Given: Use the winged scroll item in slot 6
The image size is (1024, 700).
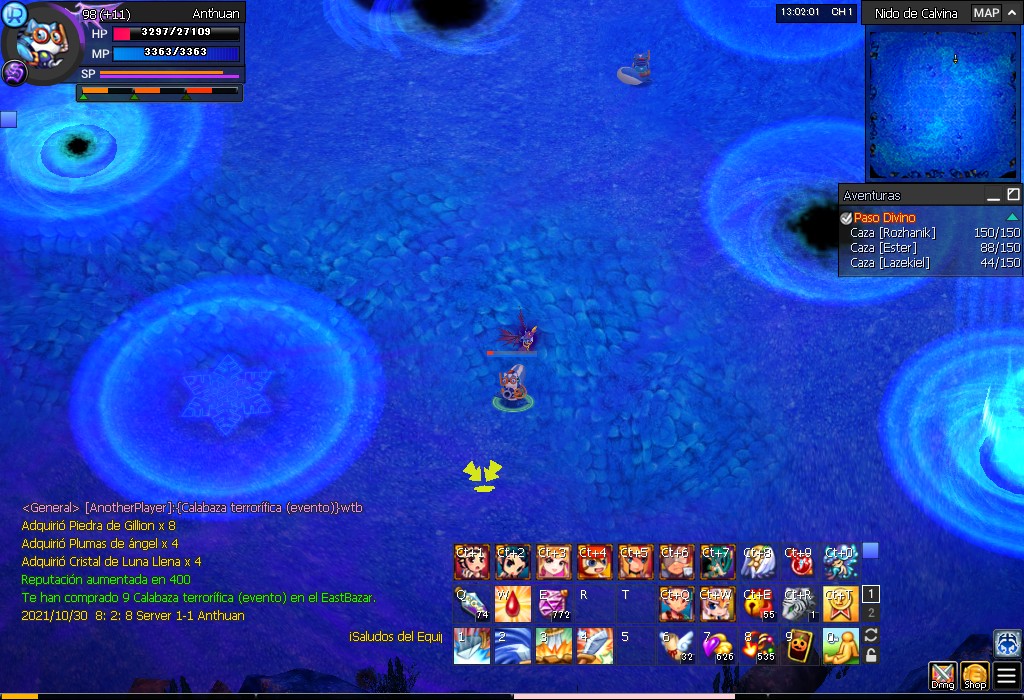Looking at the screenshot, I should pos(676,646).
